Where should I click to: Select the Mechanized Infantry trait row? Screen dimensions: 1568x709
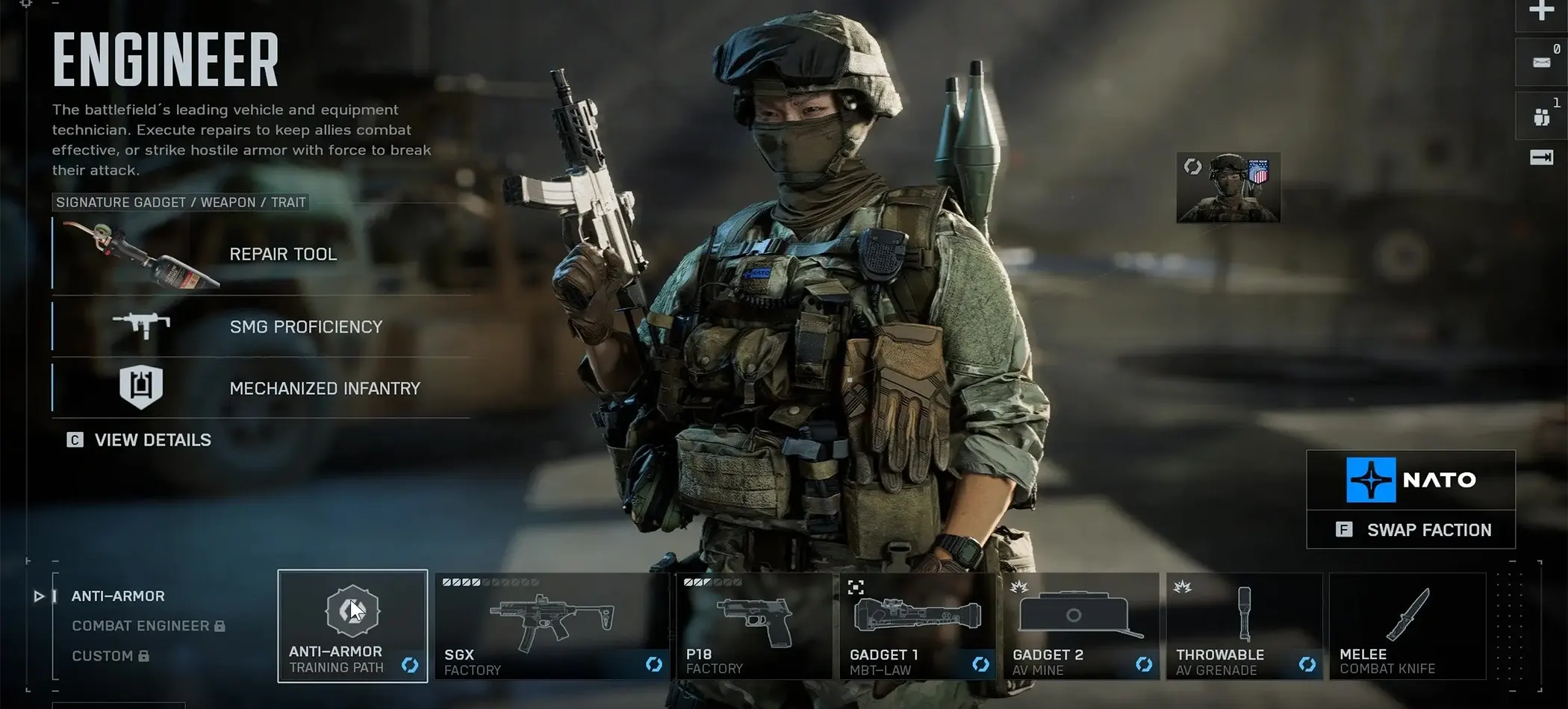point(261,388)
